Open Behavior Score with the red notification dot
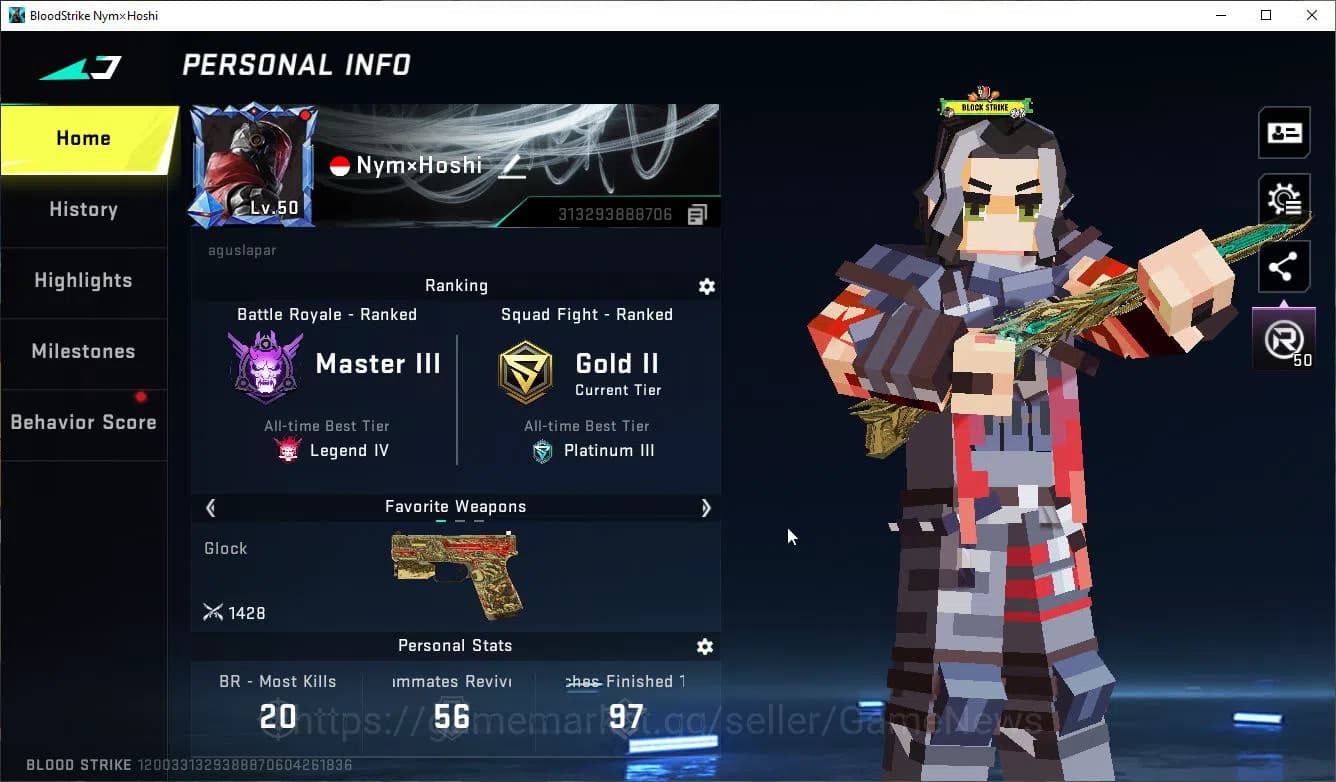The width and height of the screenshot is (1336, 782). tap(83, 422)
